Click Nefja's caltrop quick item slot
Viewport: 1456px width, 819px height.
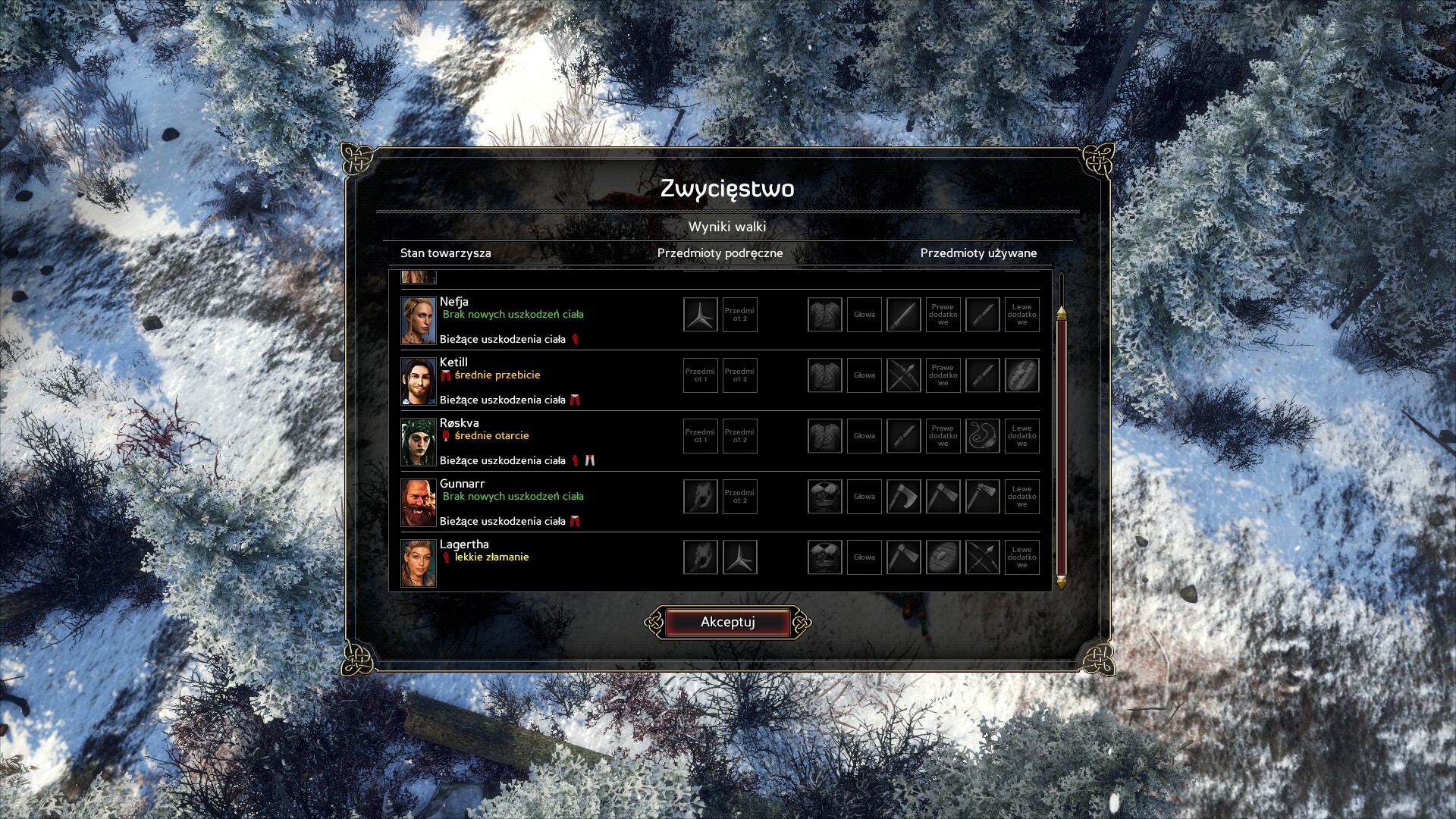[700, 315]
